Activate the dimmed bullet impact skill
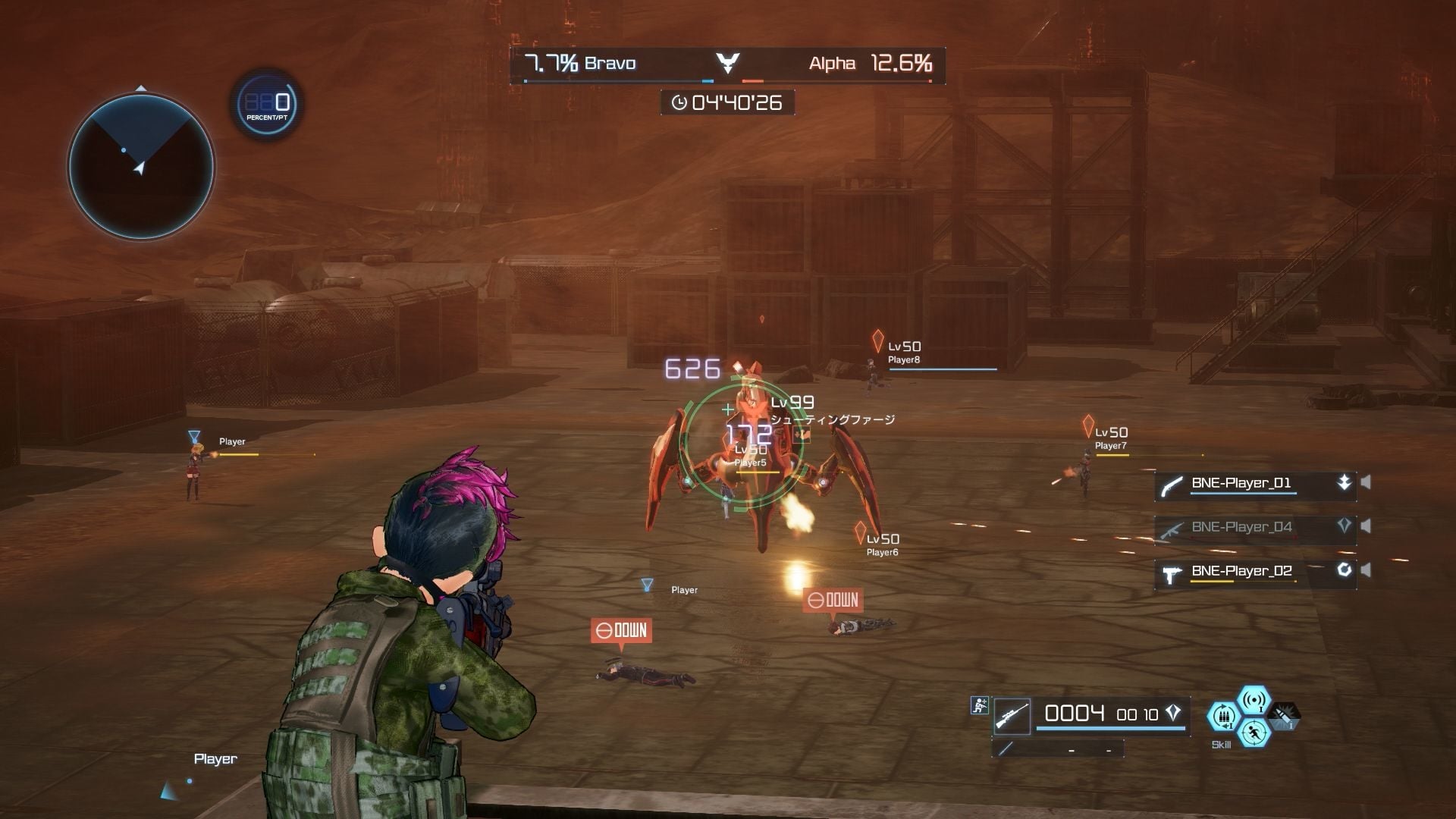This screenshot has height=819, width=1456. point(1284,714)
